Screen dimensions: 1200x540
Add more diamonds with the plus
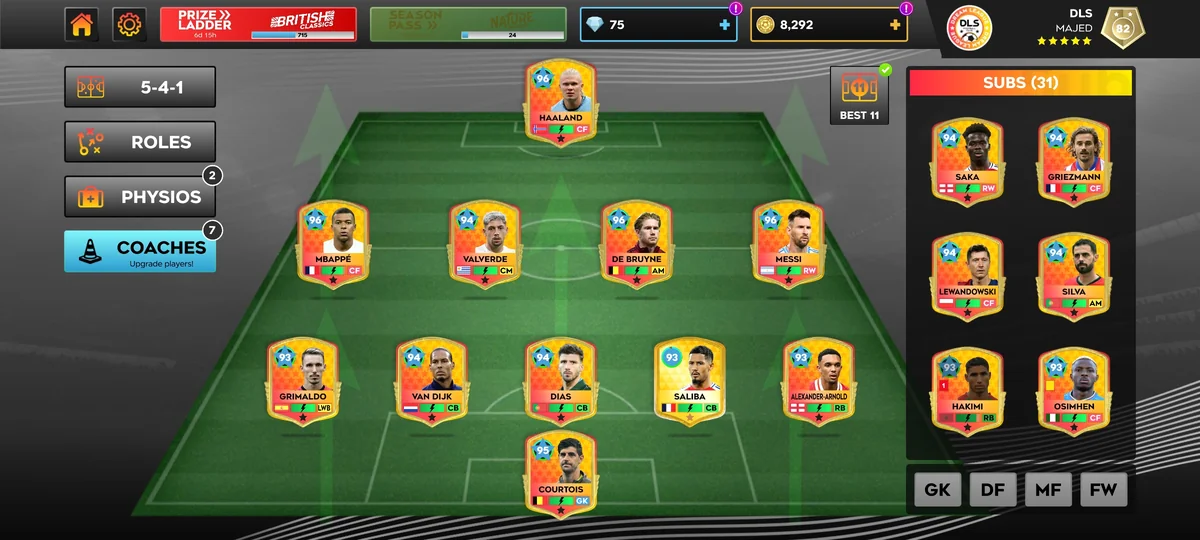pos(725,25)
